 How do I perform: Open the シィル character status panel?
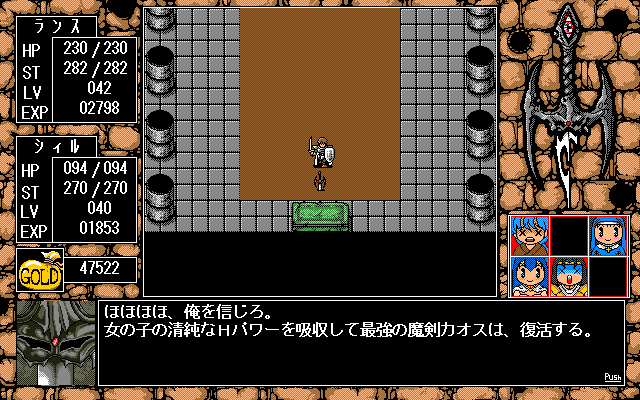(77, 190)
